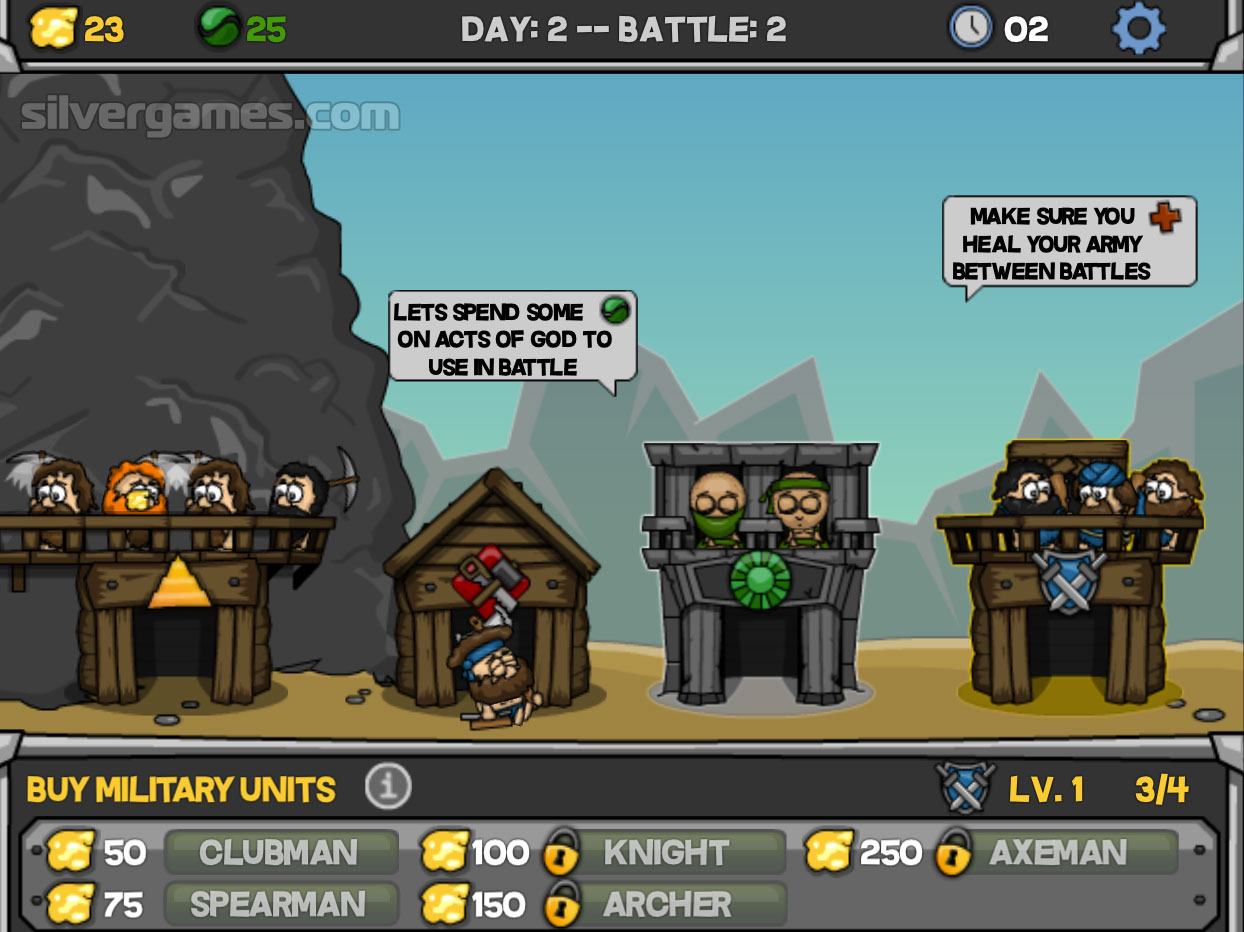Select the locked Knight unit button
This screenshot has width=1244, height=932.
click(665, 853)
